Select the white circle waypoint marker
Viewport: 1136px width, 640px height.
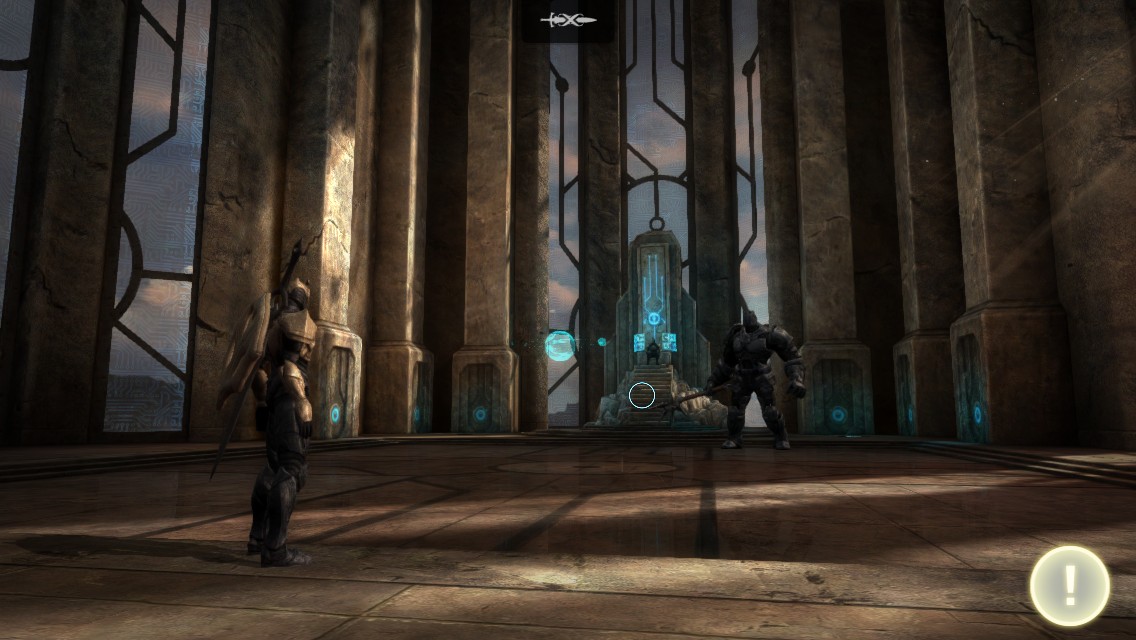pyautogui.click(x=642, y=396)
